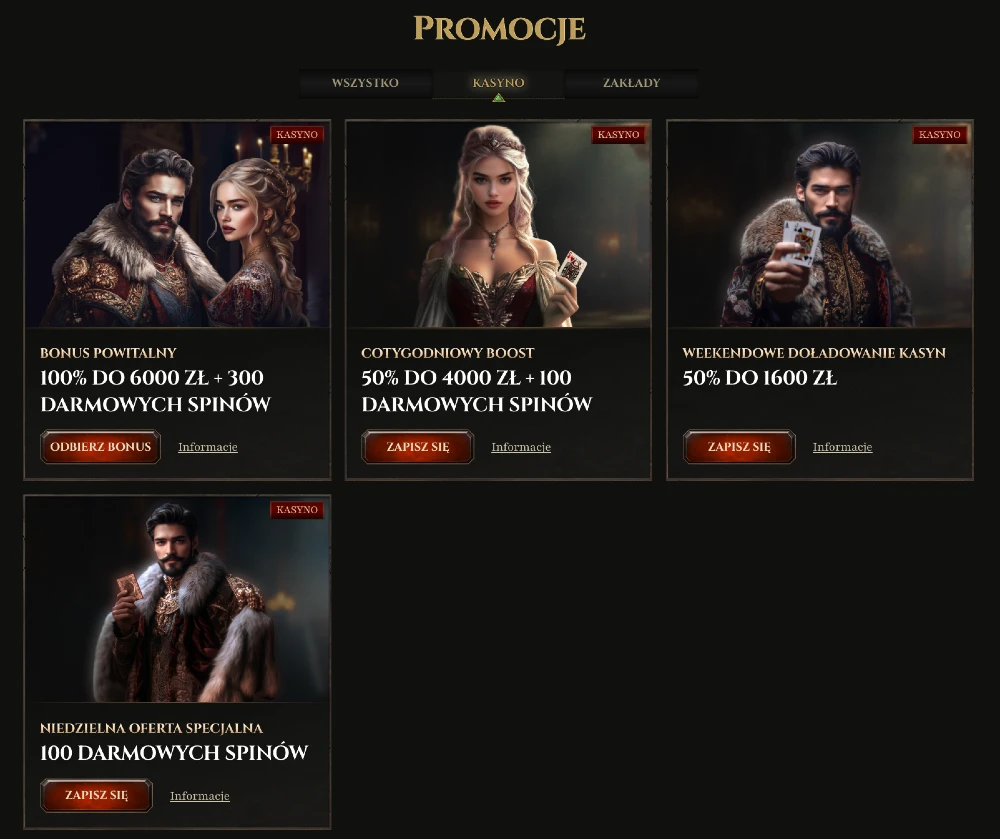Open the Zakłady tab
The image size is (1000, 839).
point(631,83)
